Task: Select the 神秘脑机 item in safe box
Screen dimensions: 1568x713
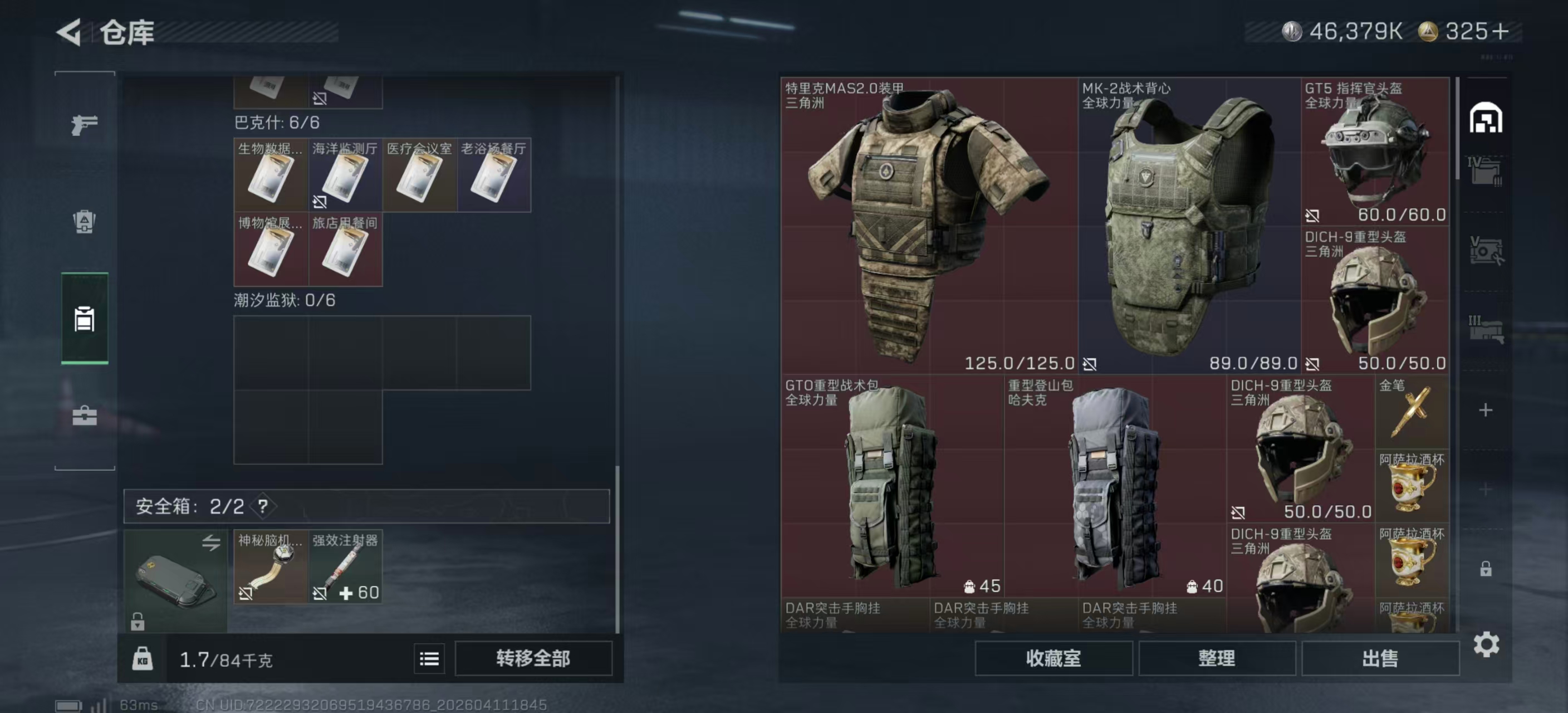Action: tap(271, 567)
